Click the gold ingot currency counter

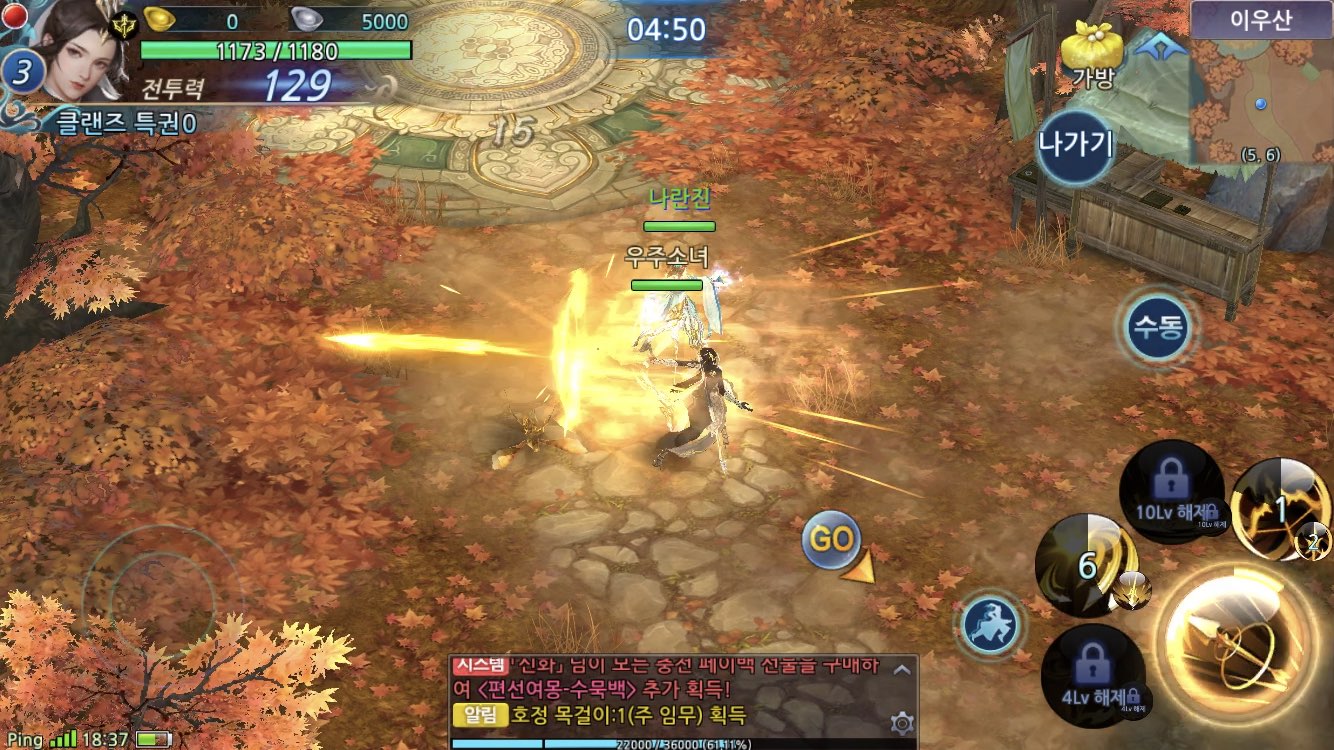coord(195,21)
